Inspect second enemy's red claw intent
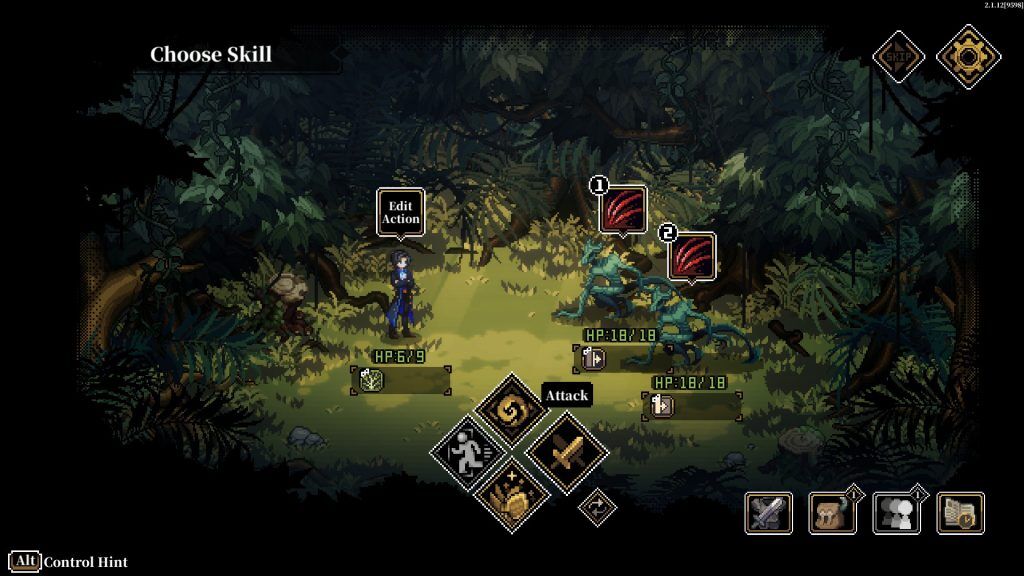 (x=691, y=256)
